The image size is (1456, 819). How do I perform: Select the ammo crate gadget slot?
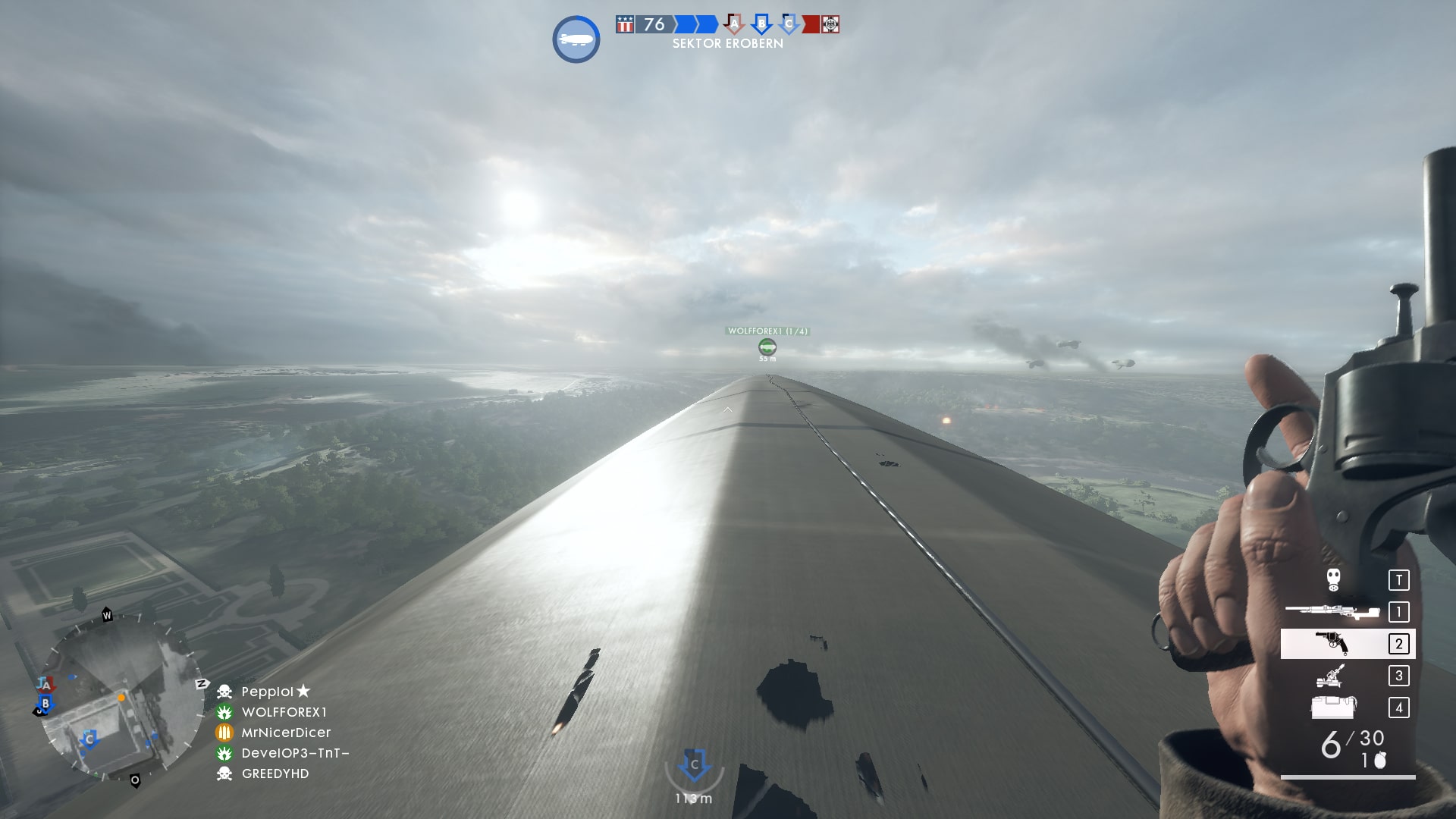pos(1333,708)
